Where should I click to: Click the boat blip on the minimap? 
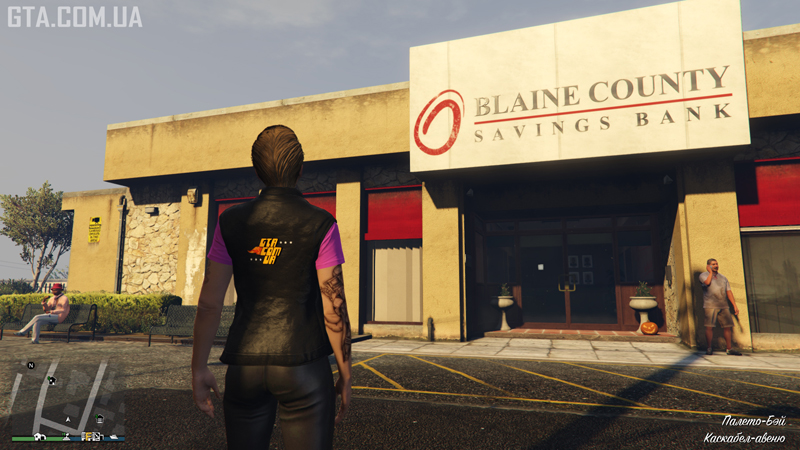(114, 436)
